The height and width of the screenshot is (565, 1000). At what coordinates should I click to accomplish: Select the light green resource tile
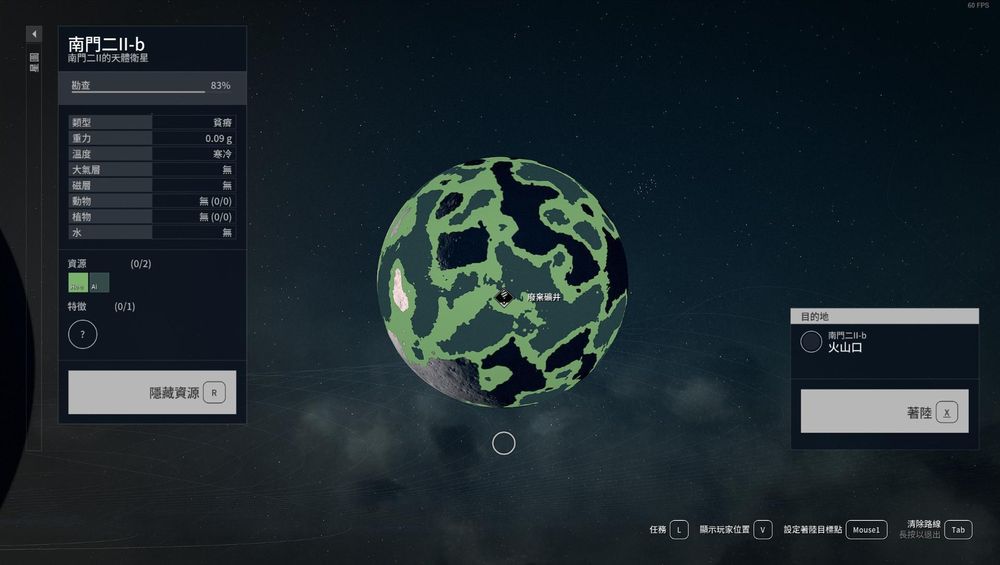77,283
